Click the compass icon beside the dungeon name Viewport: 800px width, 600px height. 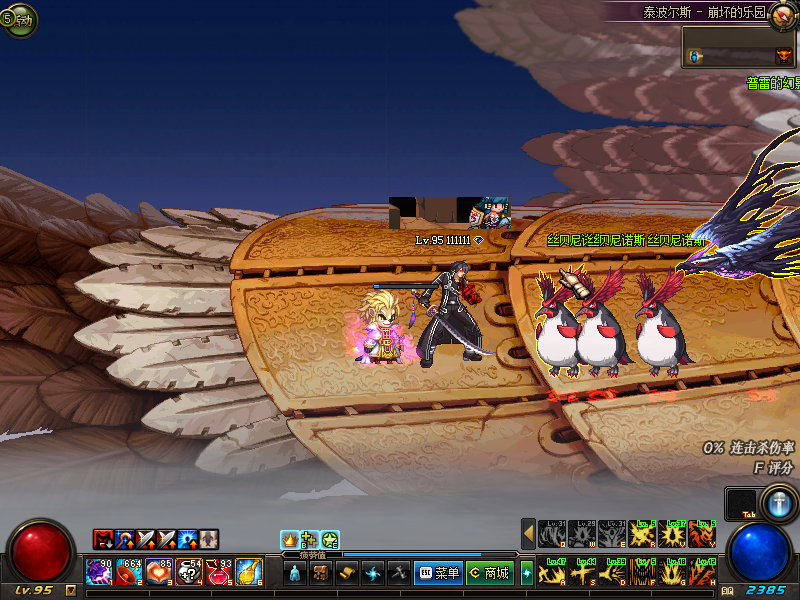coord(783,14)
